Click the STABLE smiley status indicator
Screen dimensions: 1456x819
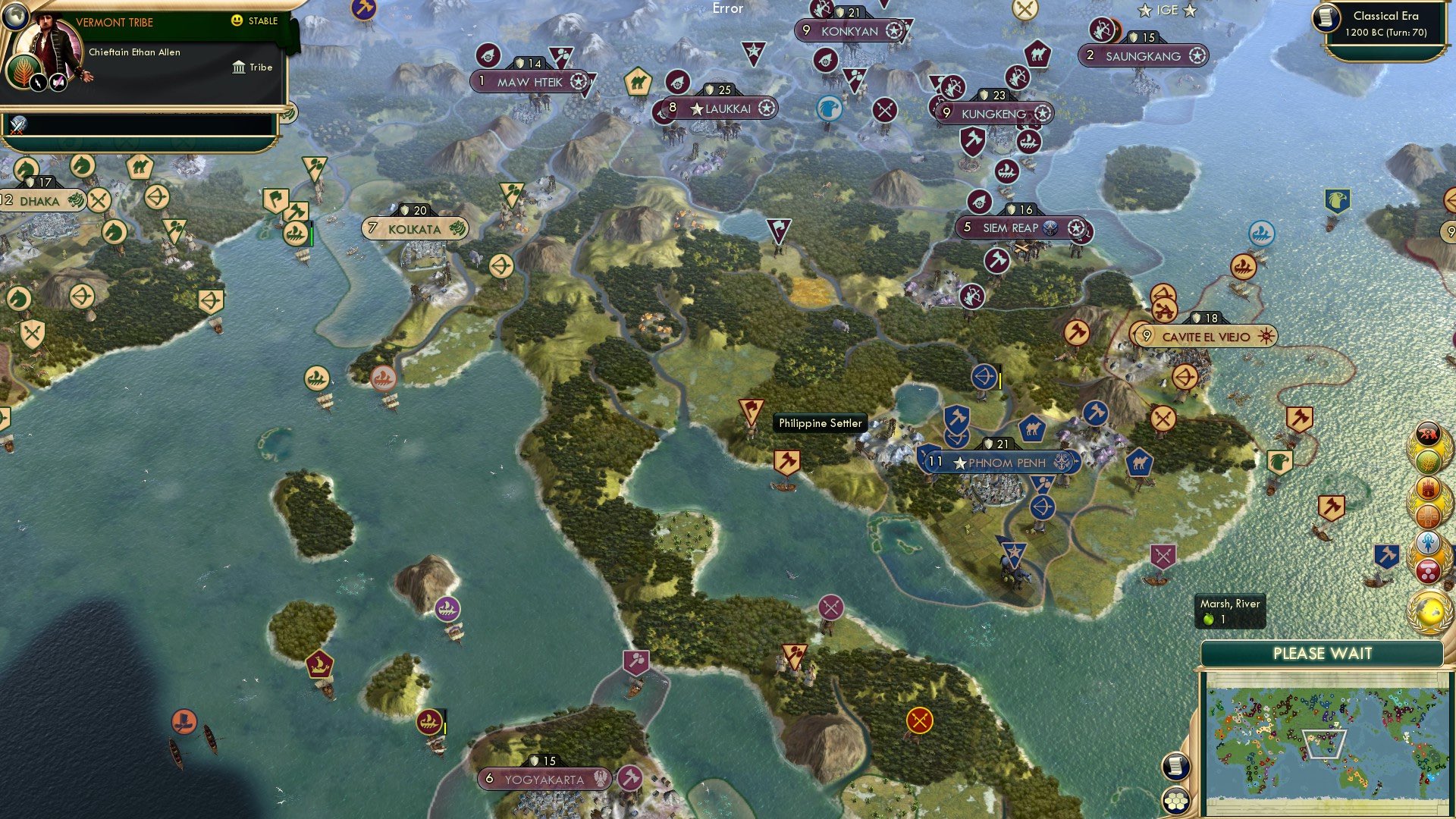[236, 20]
